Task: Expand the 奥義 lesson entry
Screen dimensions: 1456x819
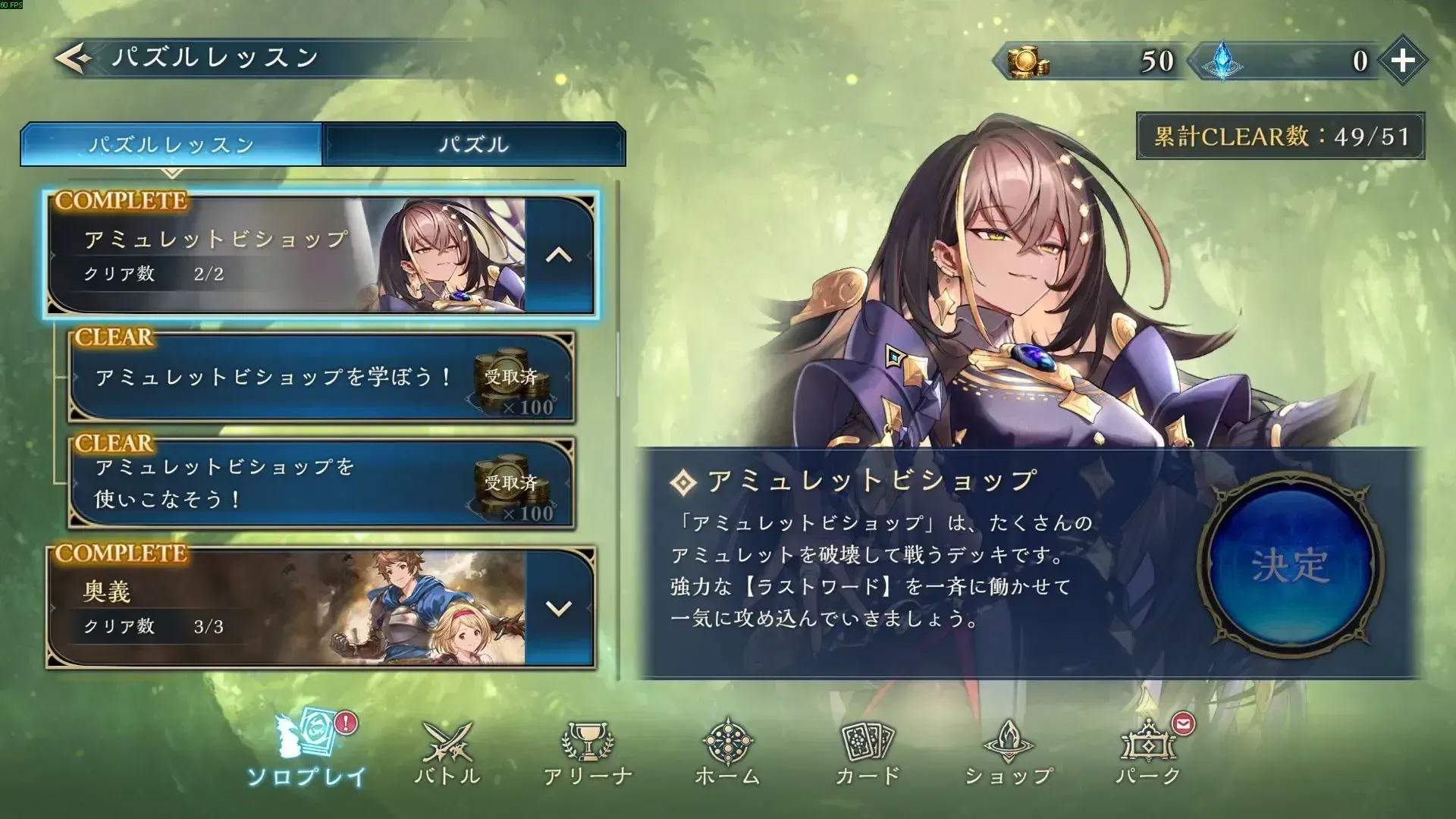Action: click(x=557, y=607)
